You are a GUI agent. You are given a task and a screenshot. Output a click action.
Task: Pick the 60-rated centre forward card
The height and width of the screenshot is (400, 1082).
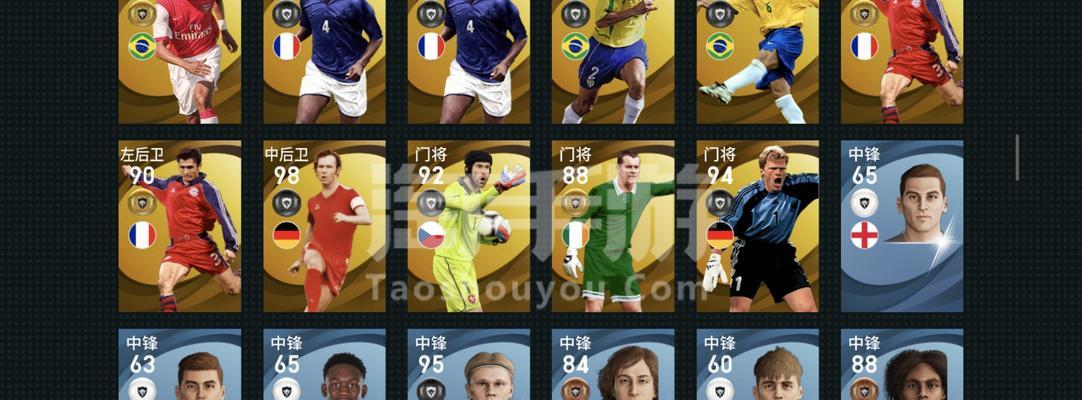[757, 365]
